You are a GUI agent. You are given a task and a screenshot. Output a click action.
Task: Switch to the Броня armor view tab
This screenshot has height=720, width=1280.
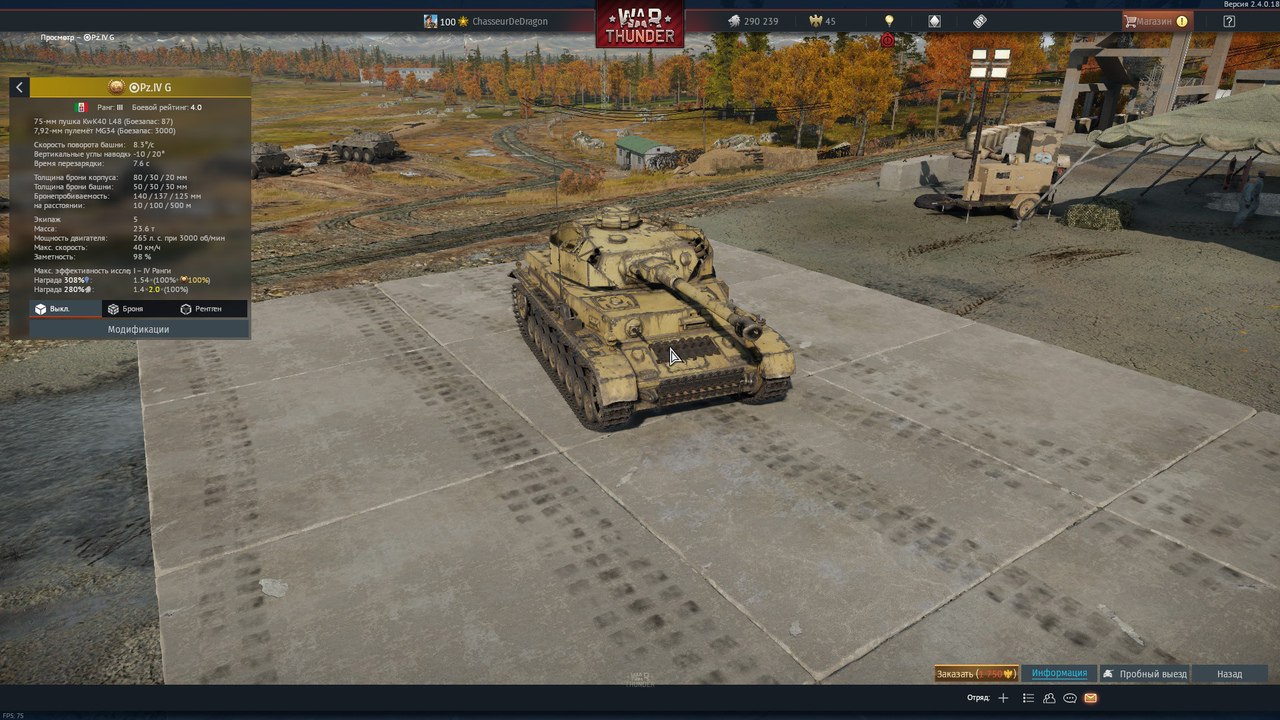tap(126, 309)
